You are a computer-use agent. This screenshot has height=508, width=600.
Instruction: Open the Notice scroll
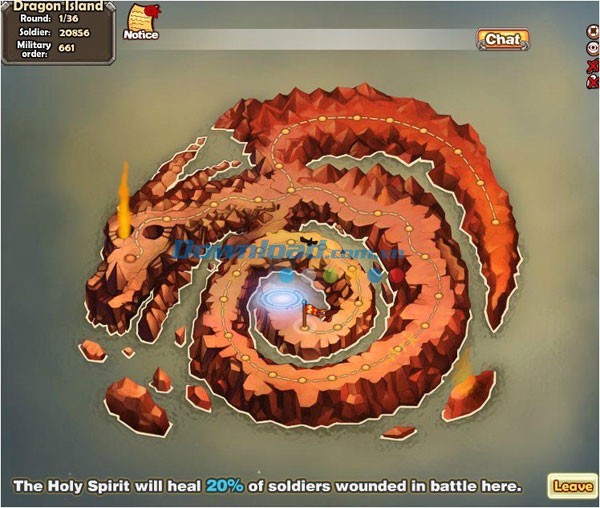click(x=141, y=21)
